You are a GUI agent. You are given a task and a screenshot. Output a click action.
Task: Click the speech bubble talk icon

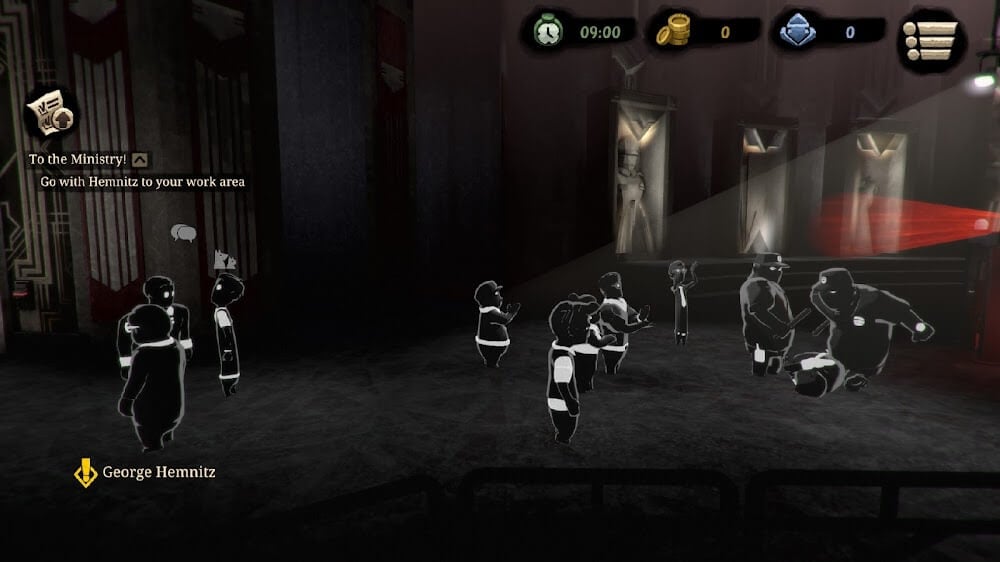(183, 233)
